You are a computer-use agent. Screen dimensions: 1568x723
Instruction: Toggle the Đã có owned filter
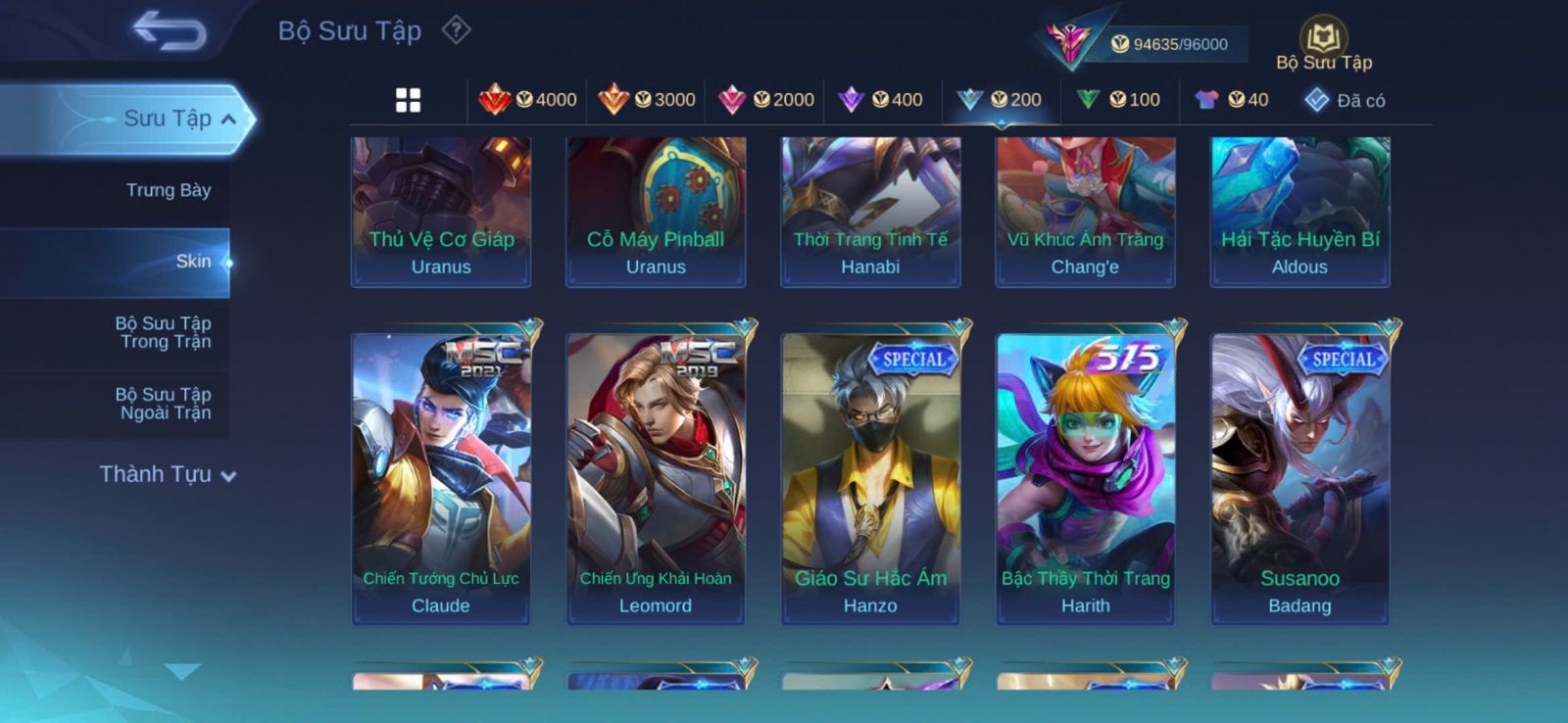click(x=1345, y=100)
